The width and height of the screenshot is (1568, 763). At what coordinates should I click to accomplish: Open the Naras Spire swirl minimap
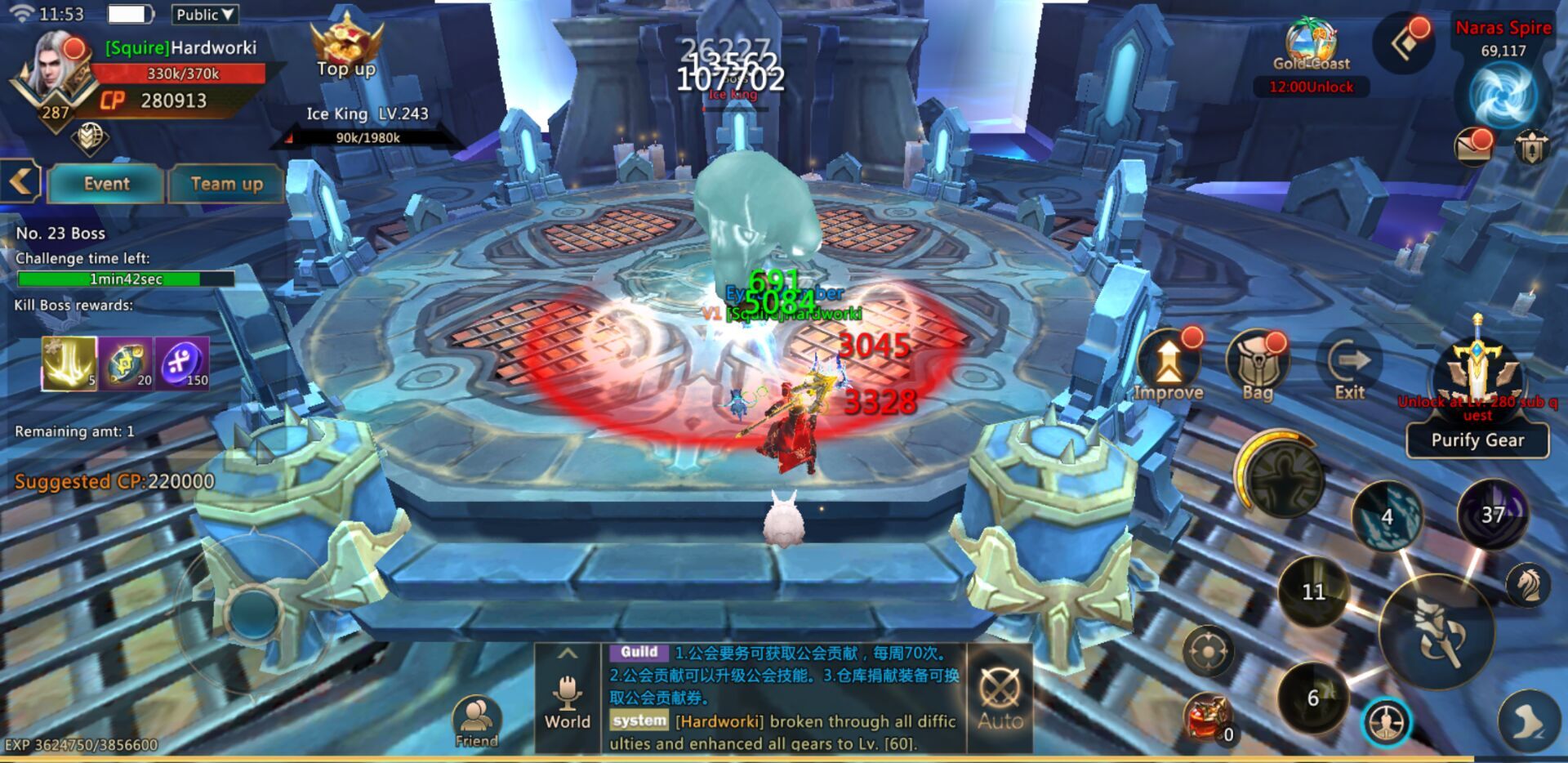tap(1503, 94)
